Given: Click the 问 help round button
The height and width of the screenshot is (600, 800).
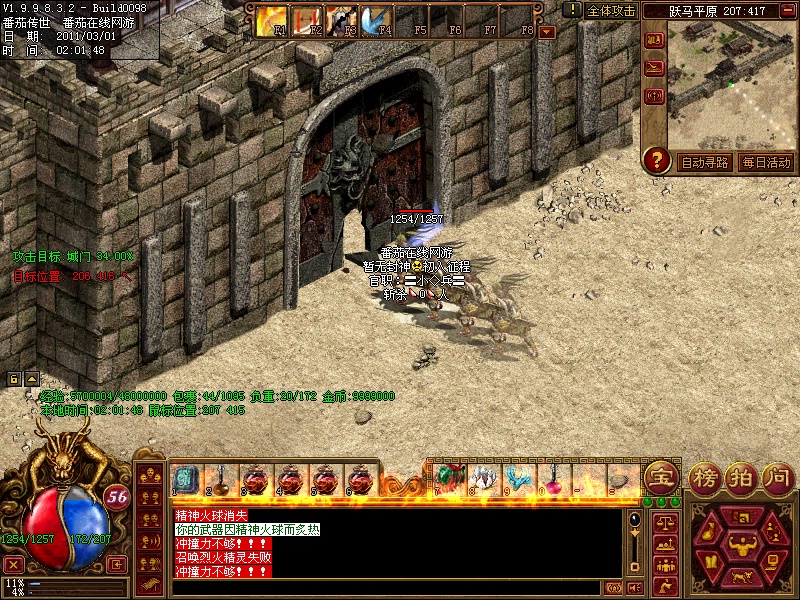Looking at the screenshot, I should click(x=776, y=477).
